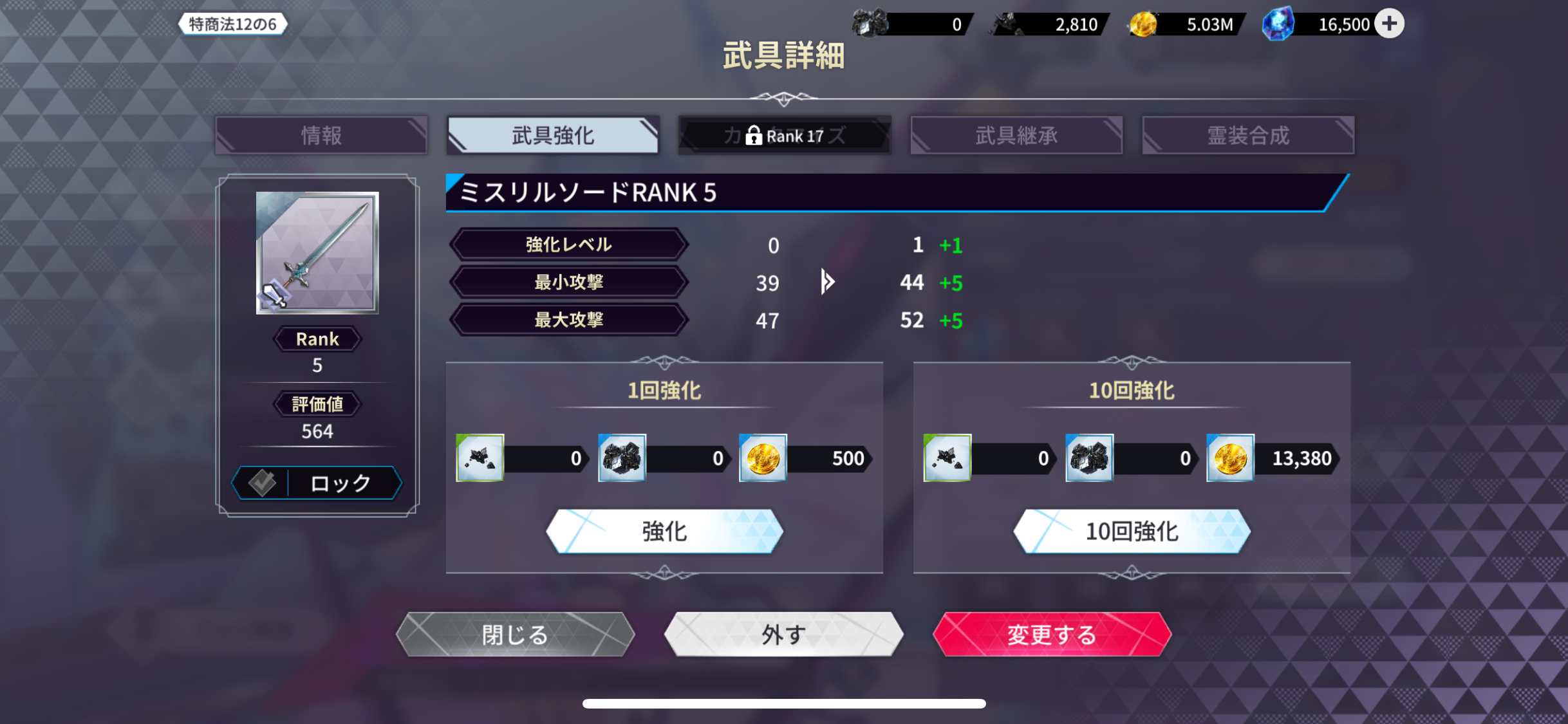Click the ore material icon in the 1回強化 panel
The image size is (1568, 724).
pos(480,458)
